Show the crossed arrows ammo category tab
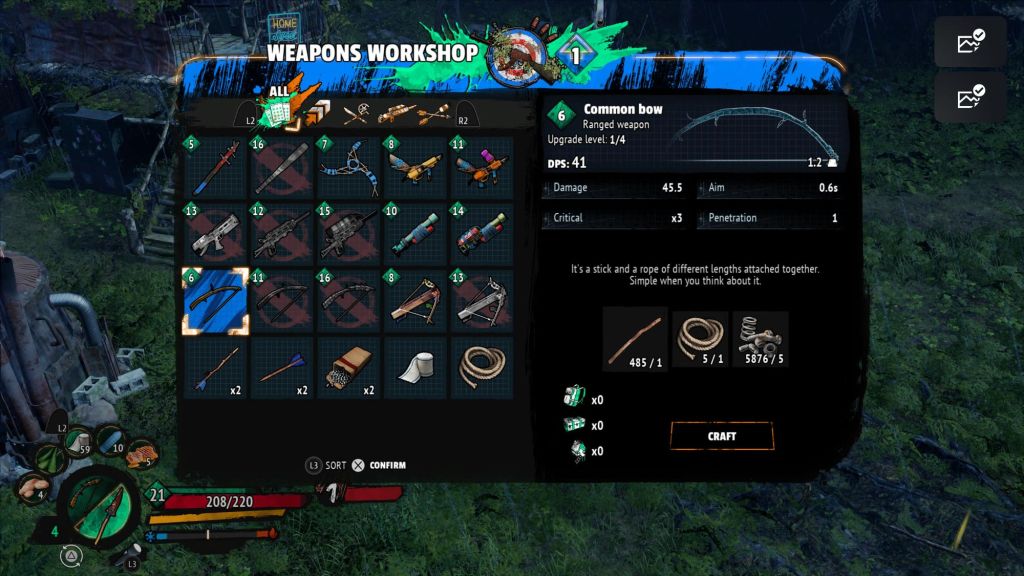The width and height of the screenshot is (1024, 576). pos(435,114)
